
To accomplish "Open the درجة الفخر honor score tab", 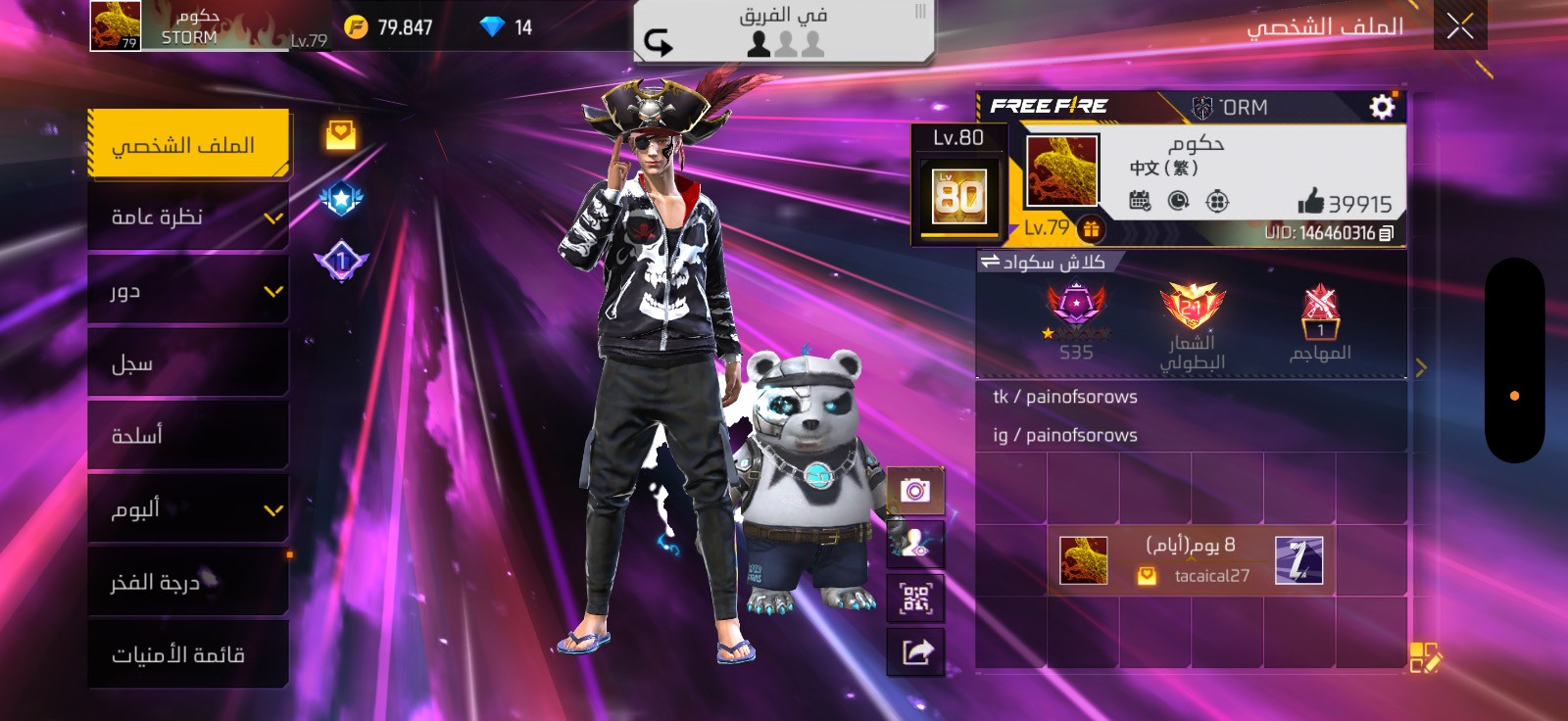I will pos(187,582).
